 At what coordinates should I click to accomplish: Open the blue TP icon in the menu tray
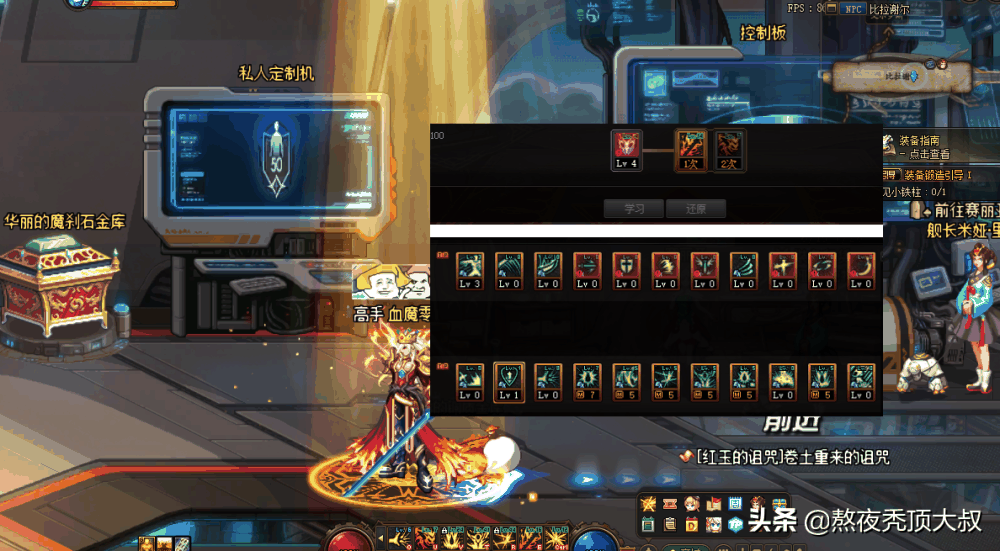[736, 524]
